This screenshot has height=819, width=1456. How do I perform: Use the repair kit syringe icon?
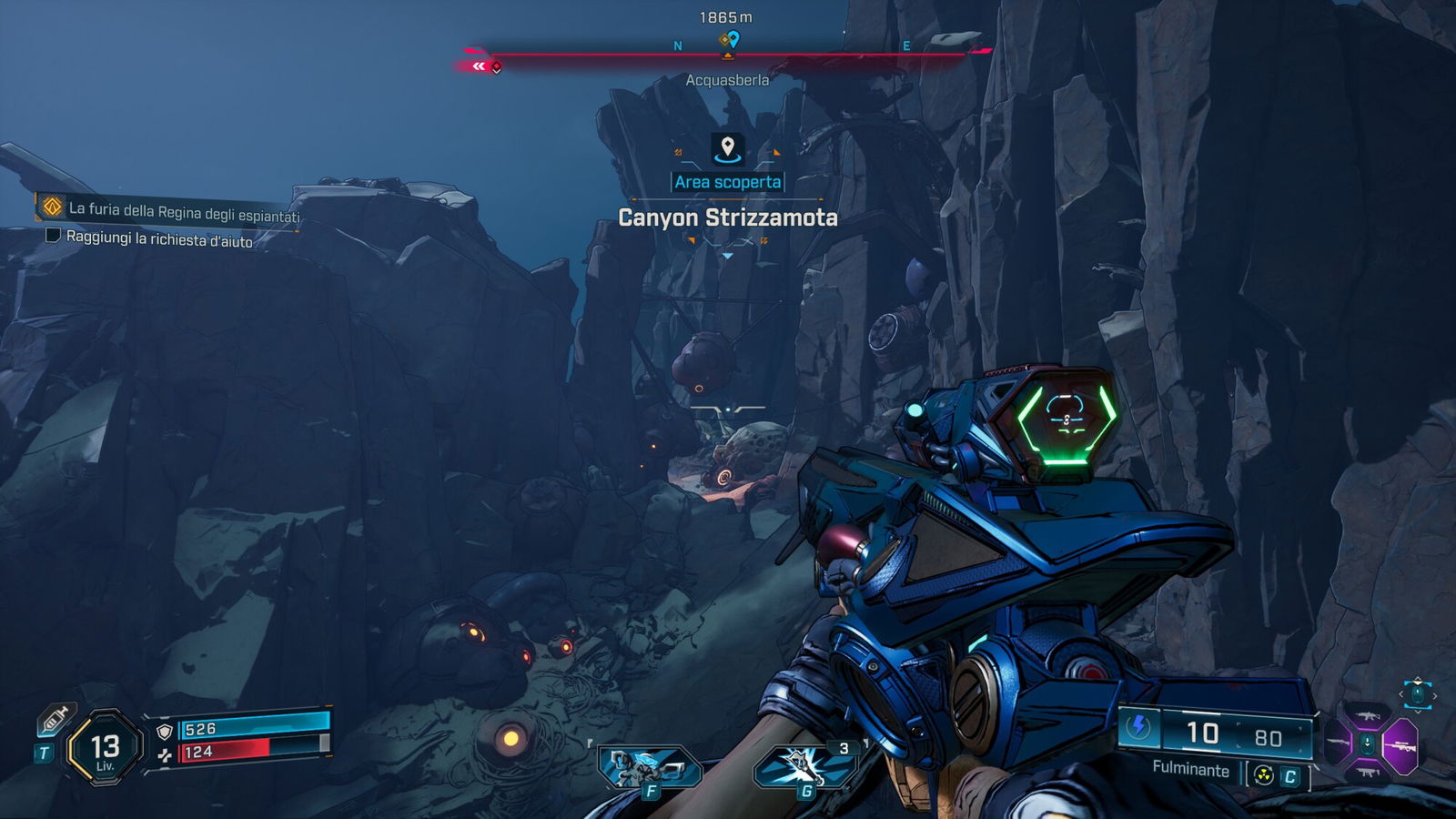(55, 720)
